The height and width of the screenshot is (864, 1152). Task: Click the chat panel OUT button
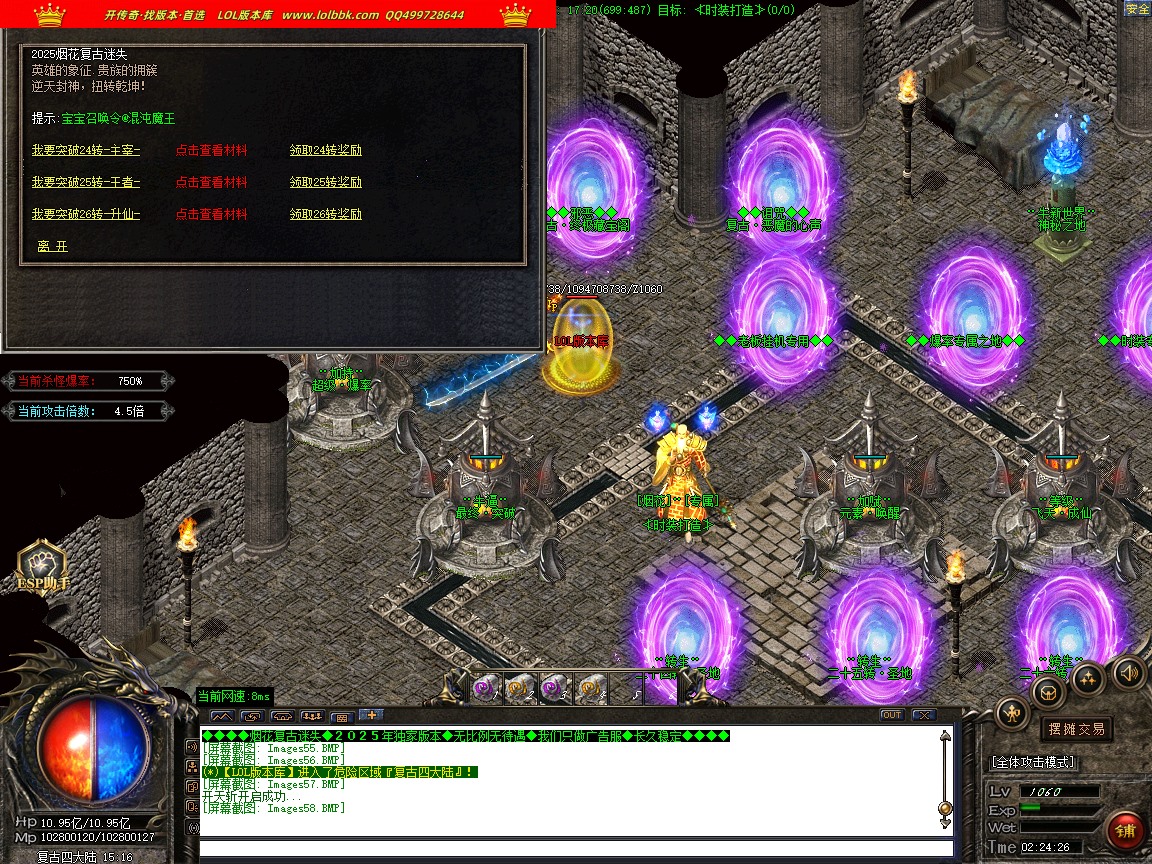(891, 715)
